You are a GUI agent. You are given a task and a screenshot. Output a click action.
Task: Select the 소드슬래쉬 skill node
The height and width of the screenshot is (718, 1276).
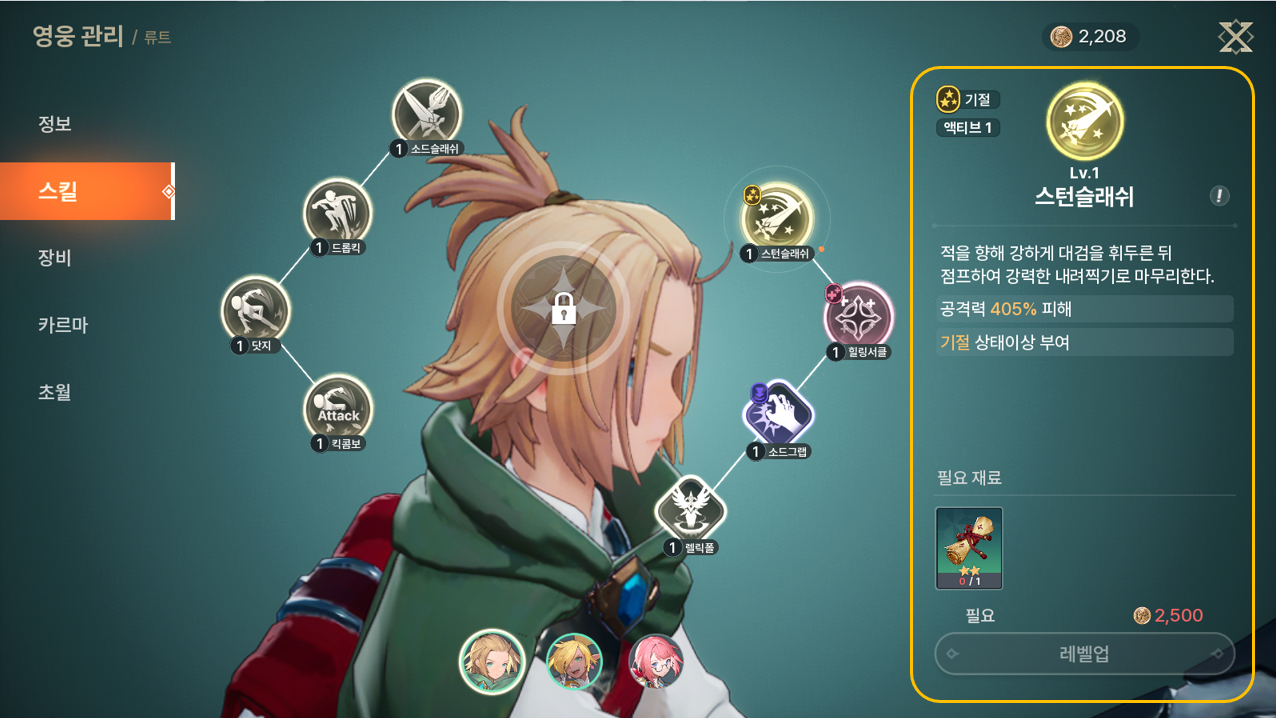(x=426, y=113)
